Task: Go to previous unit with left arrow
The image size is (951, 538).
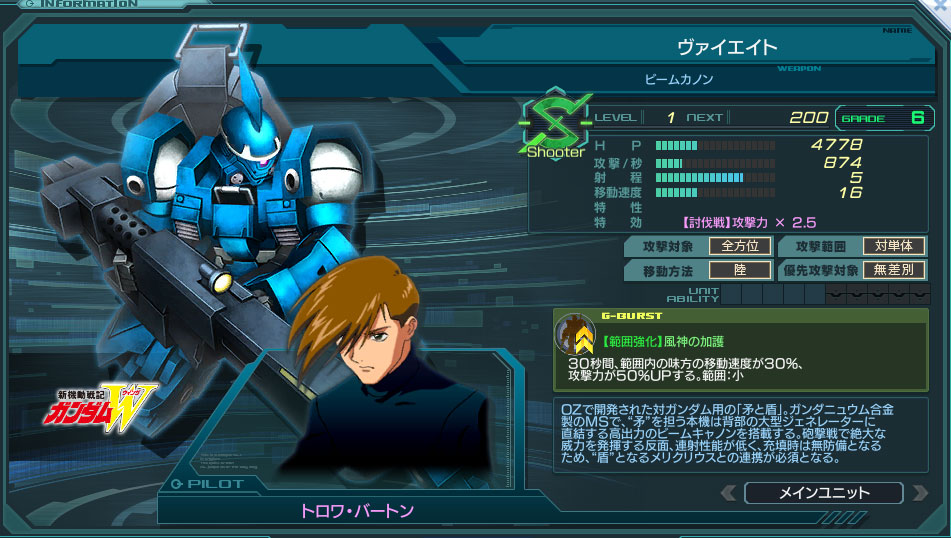Action: coord(729,493)
